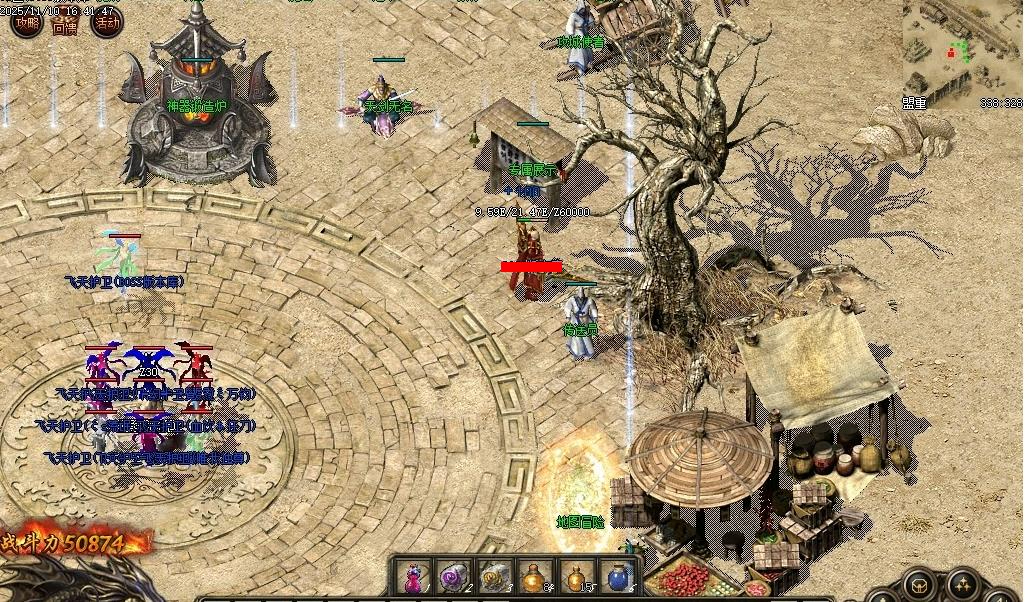Use the purple scroll in slot 2
This screenshot has width=1029, height=602.
pos(452,577)
